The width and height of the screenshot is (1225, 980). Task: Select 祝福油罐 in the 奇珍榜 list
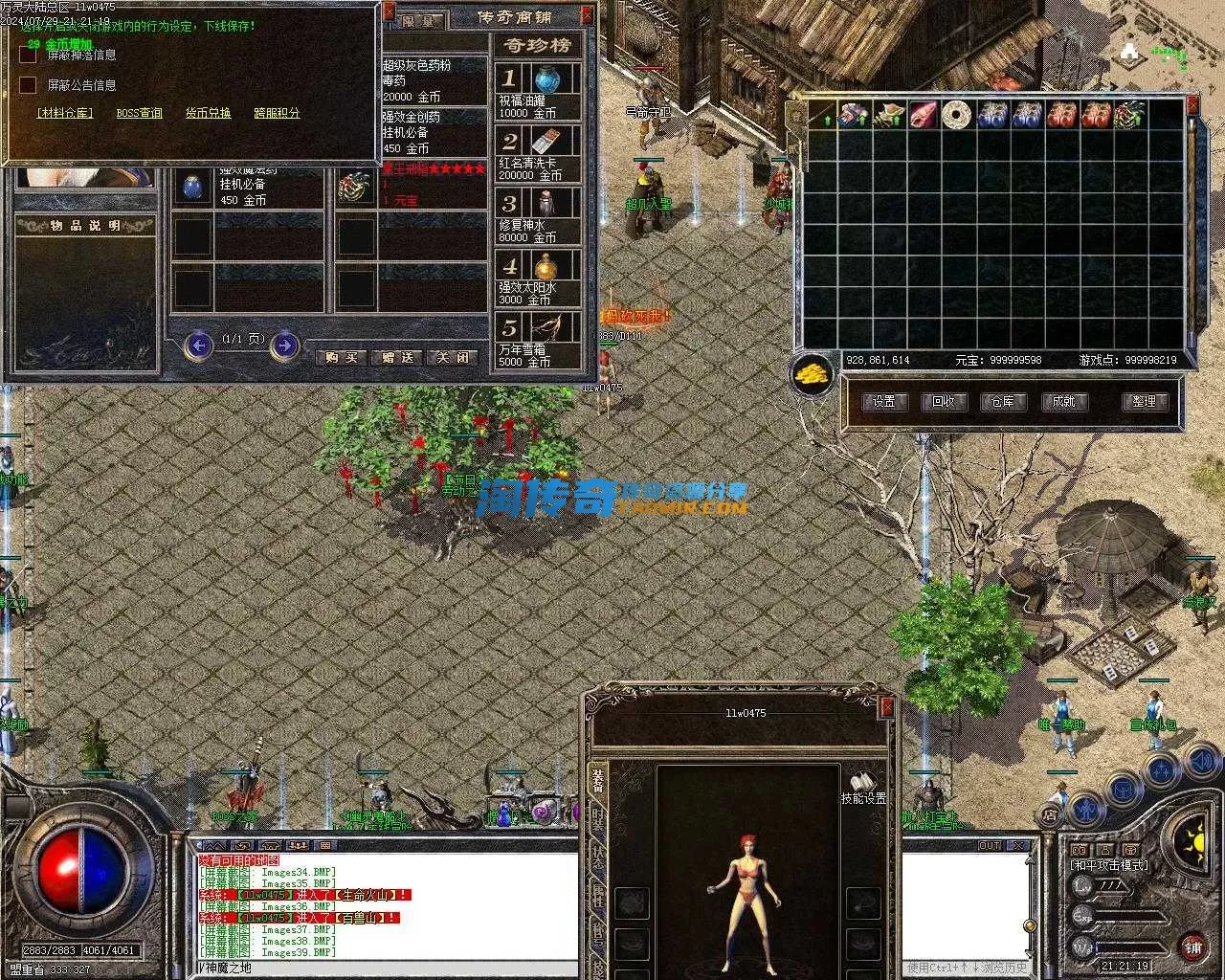(x=538, y=90)
